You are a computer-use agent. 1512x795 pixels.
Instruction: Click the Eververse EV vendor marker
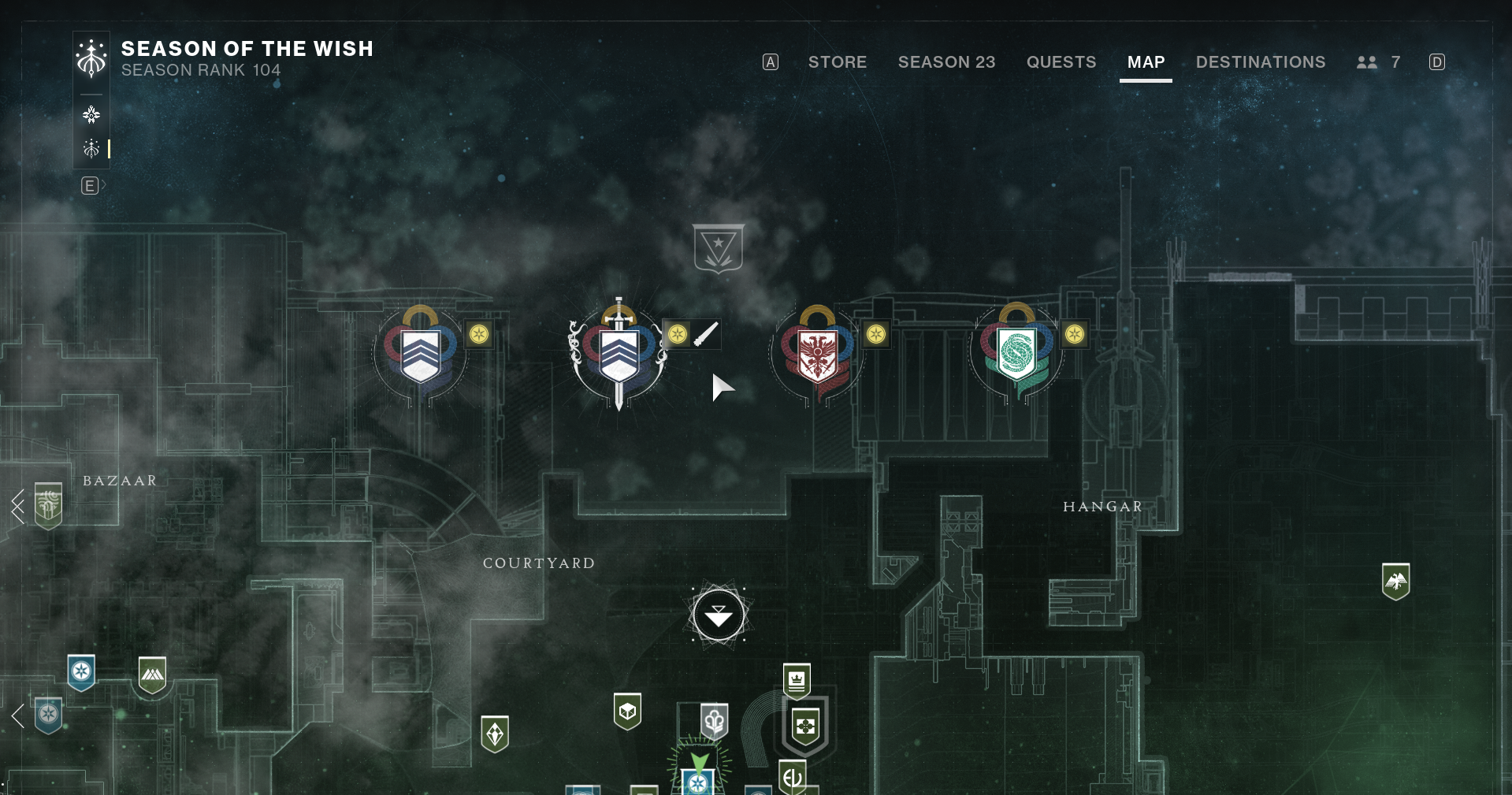[x=792, y=776]
